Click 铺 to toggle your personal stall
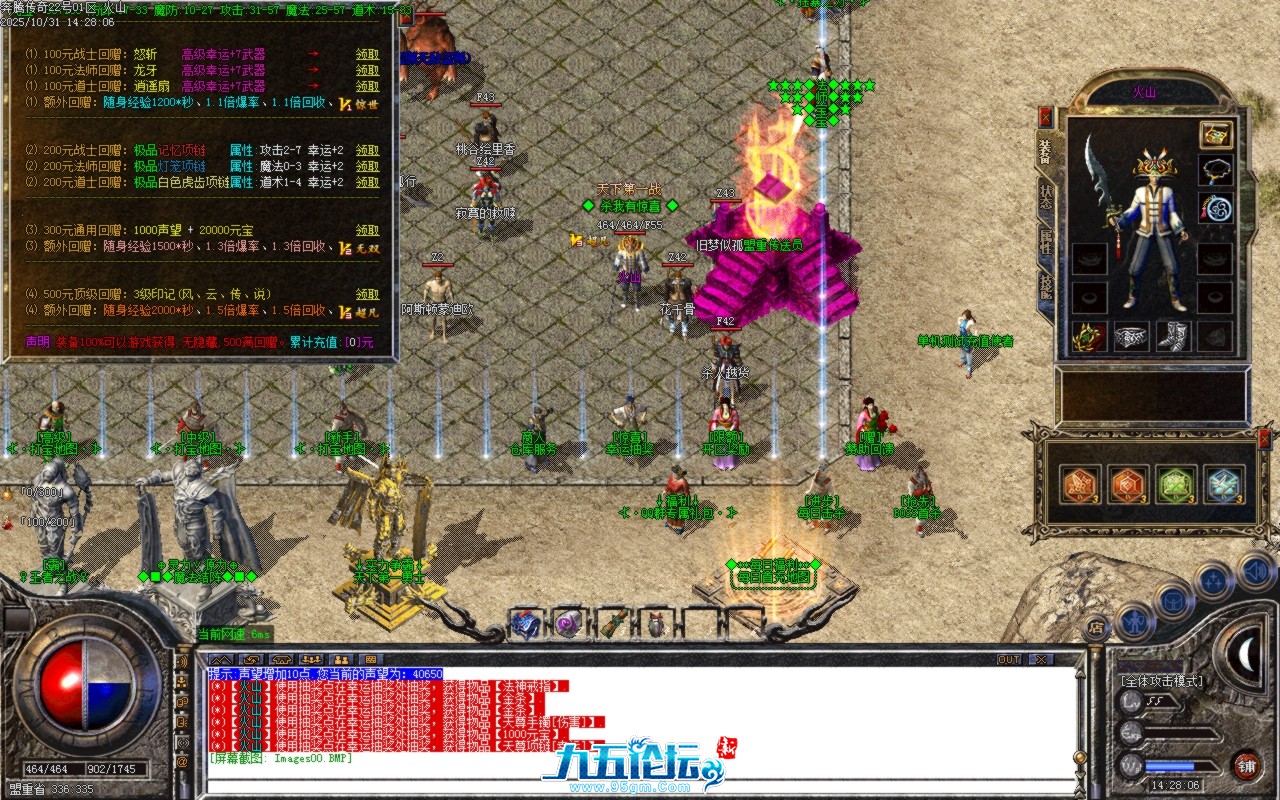The image size is (1280, 800). coord(1245,766)
